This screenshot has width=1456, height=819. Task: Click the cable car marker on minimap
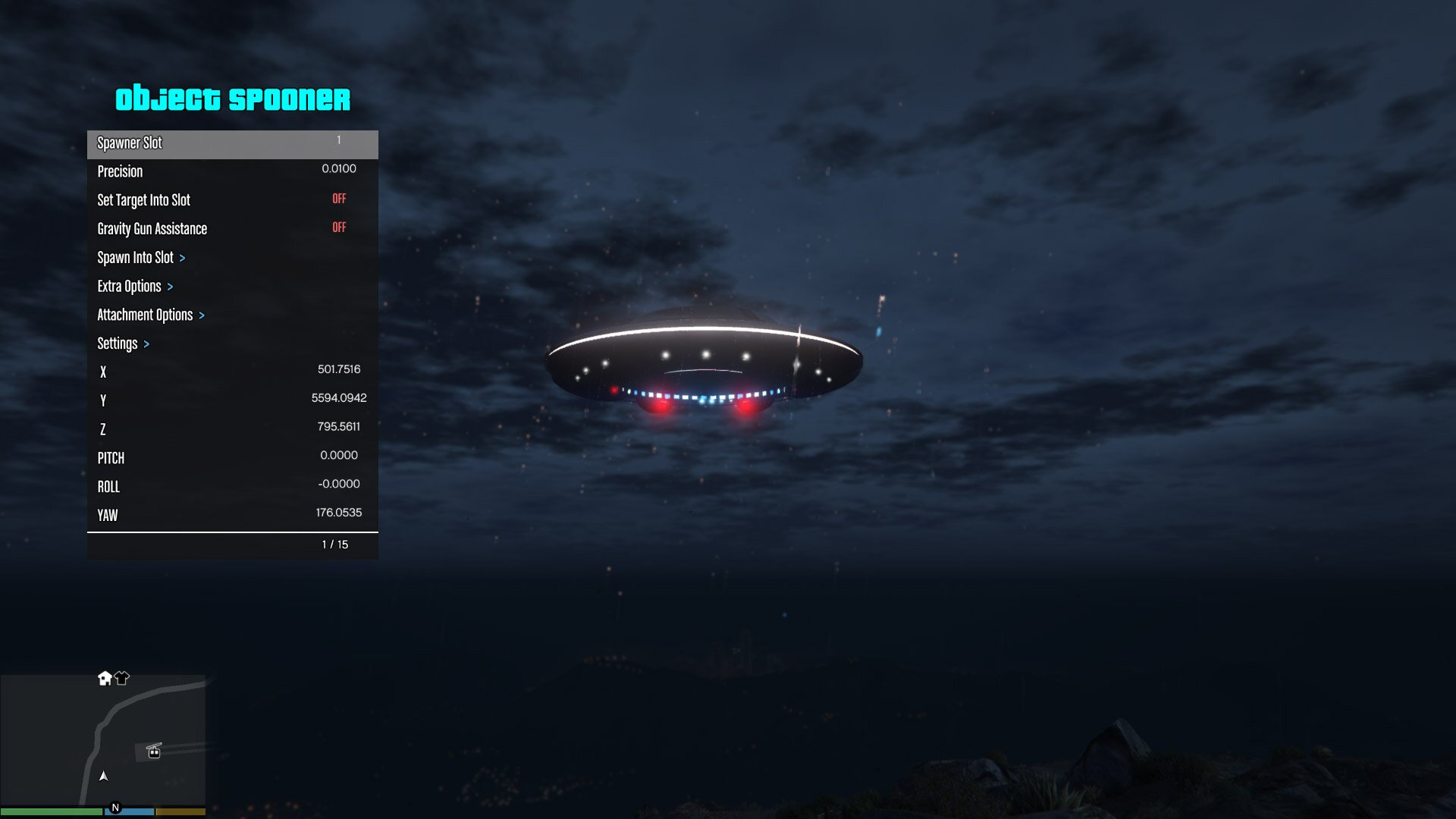pyautogui.click(x=154, y=751)
